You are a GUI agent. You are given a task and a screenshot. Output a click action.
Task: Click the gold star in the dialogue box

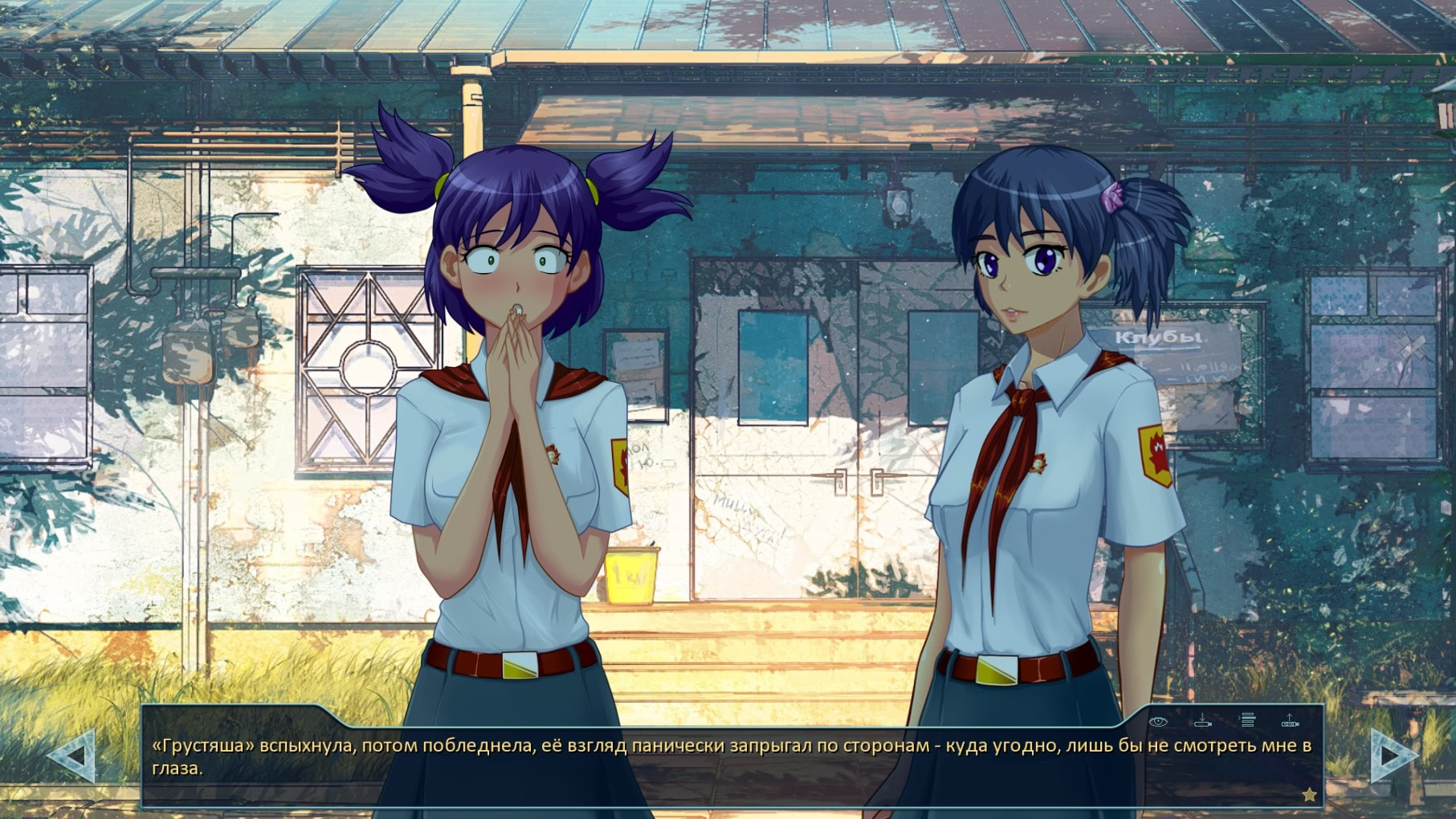tap(1309, 794)
